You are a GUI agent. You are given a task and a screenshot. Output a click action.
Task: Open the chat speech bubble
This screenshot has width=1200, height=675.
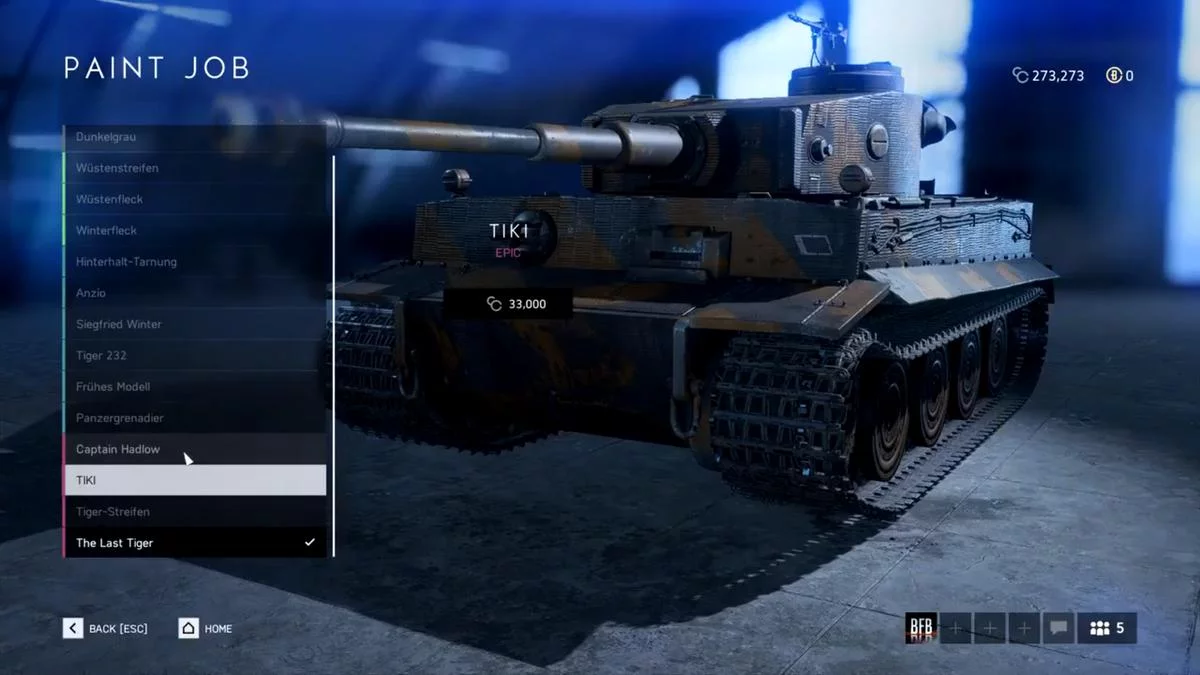[x=1057, y=628]
